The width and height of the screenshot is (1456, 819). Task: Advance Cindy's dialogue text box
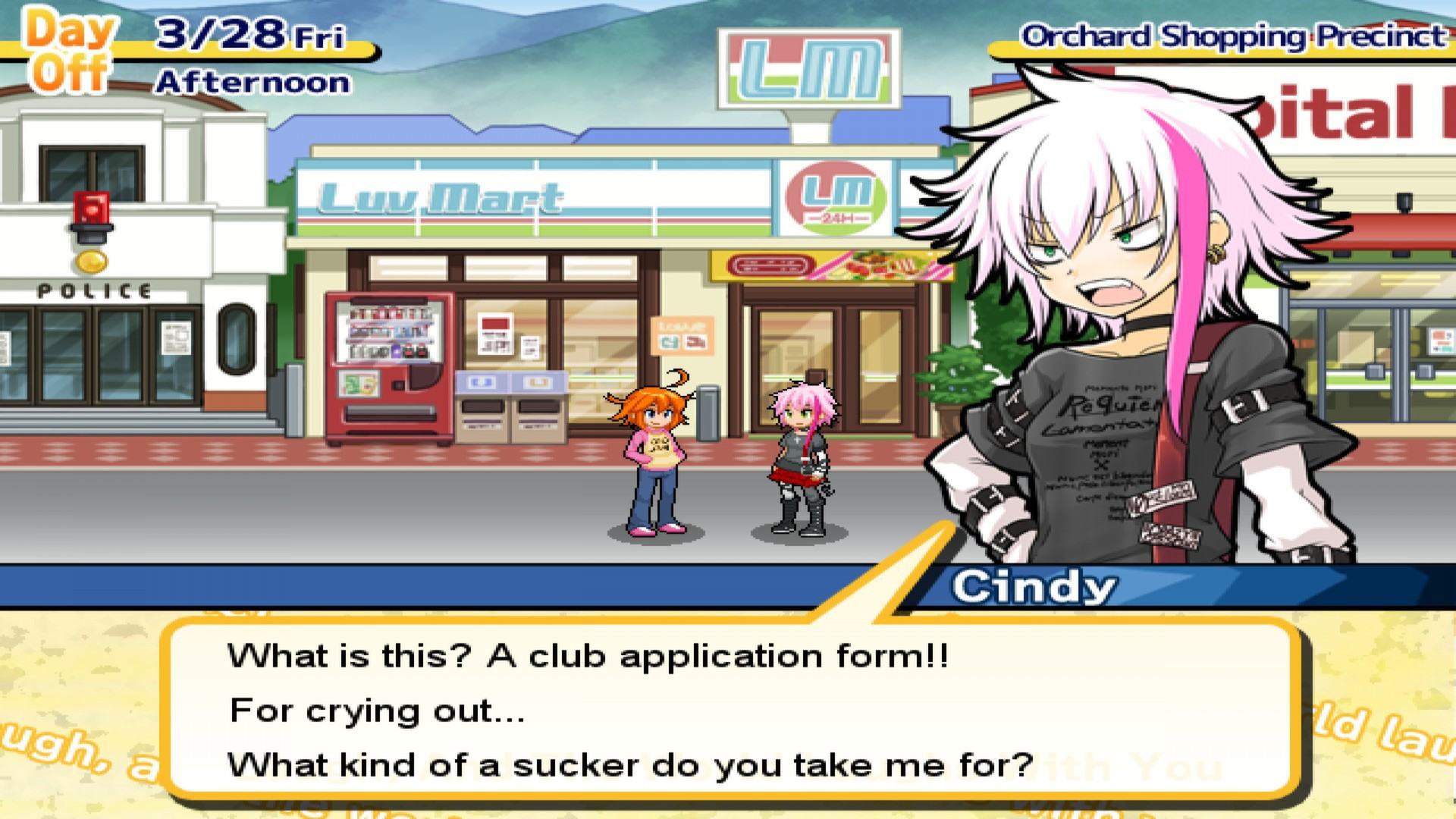click(728, 709)
